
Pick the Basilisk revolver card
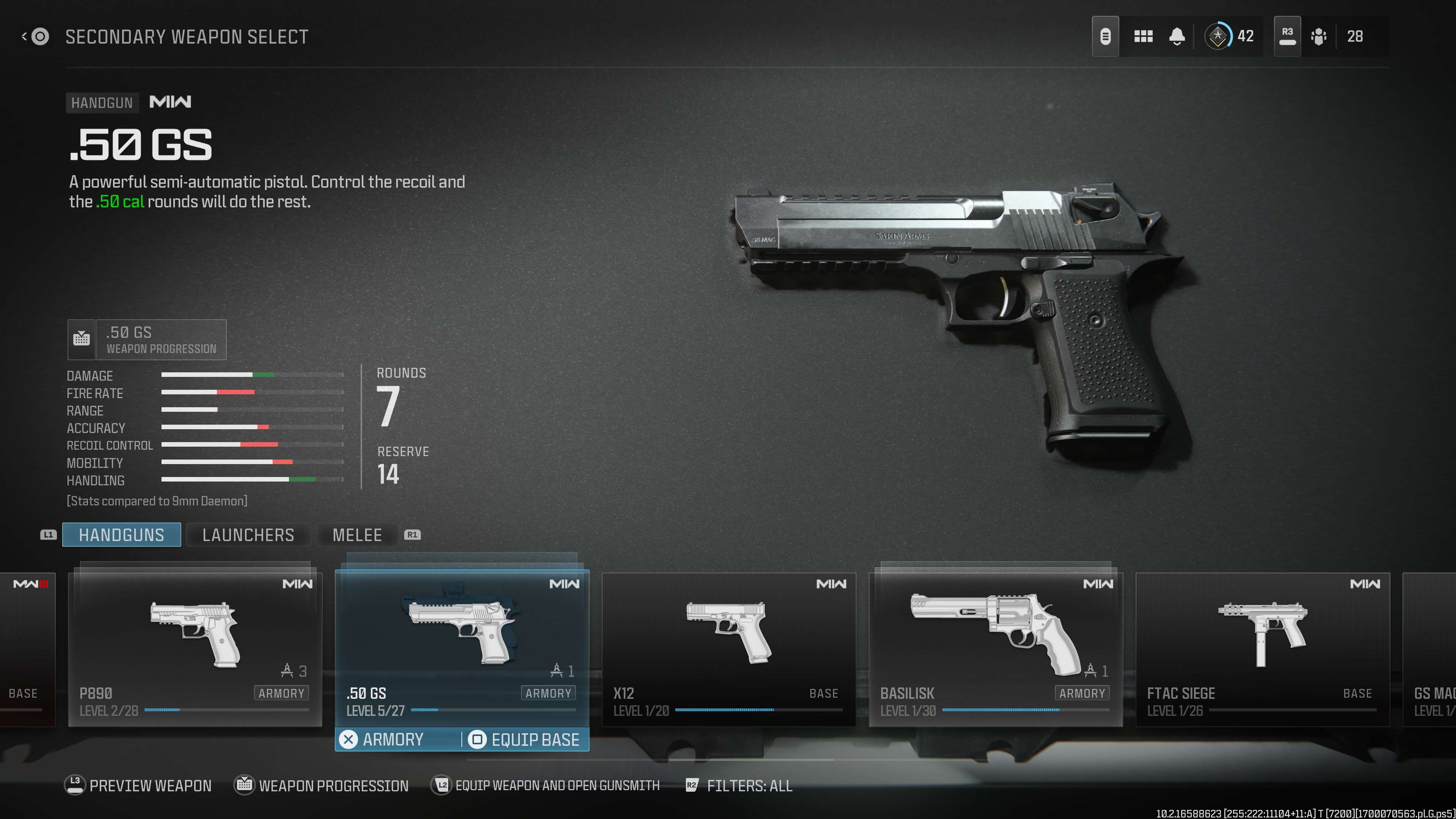click(x=995, y=649)
